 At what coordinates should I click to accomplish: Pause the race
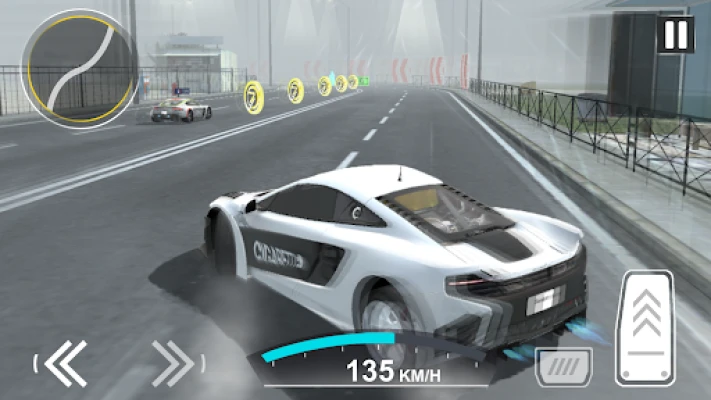pos(675,35)
